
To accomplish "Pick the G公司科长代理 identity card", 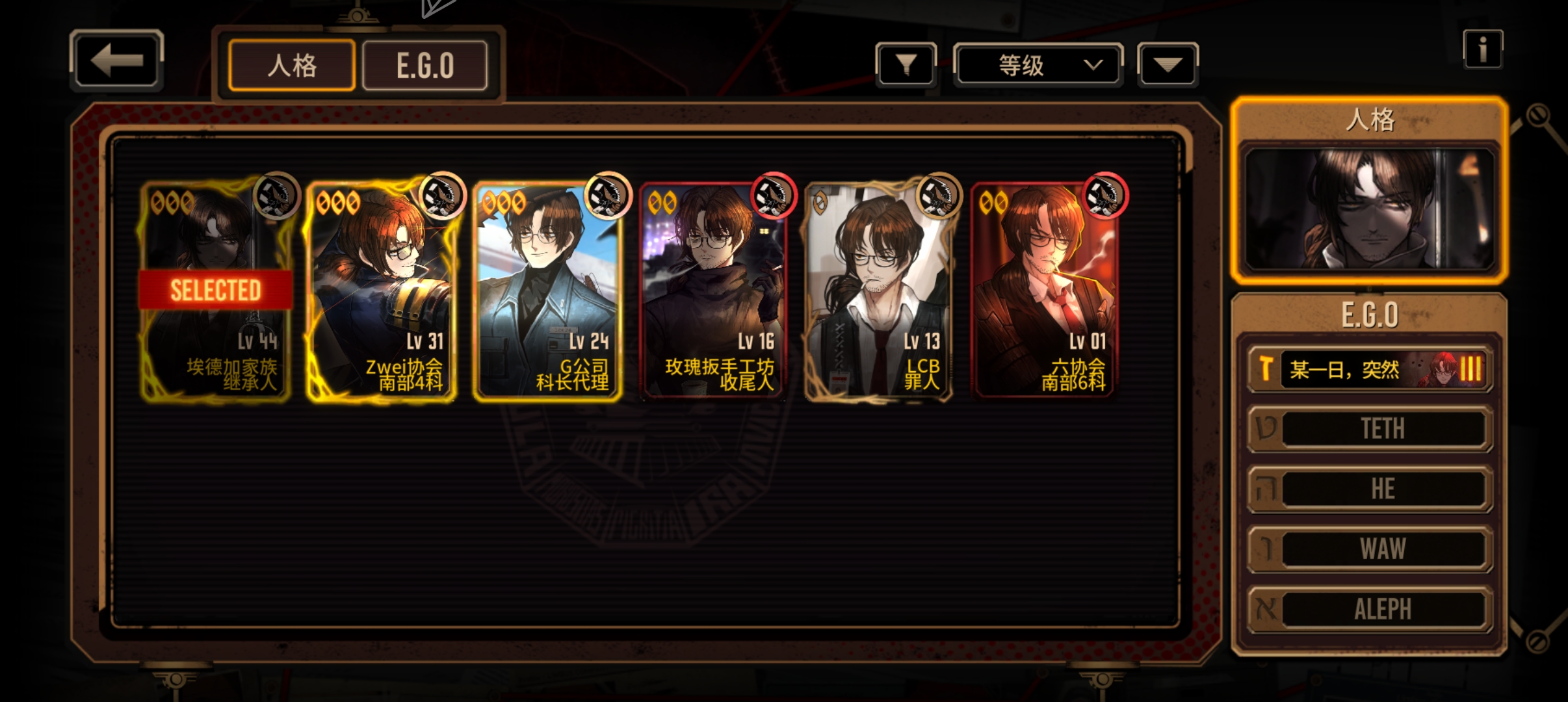I will coord(547,290).
